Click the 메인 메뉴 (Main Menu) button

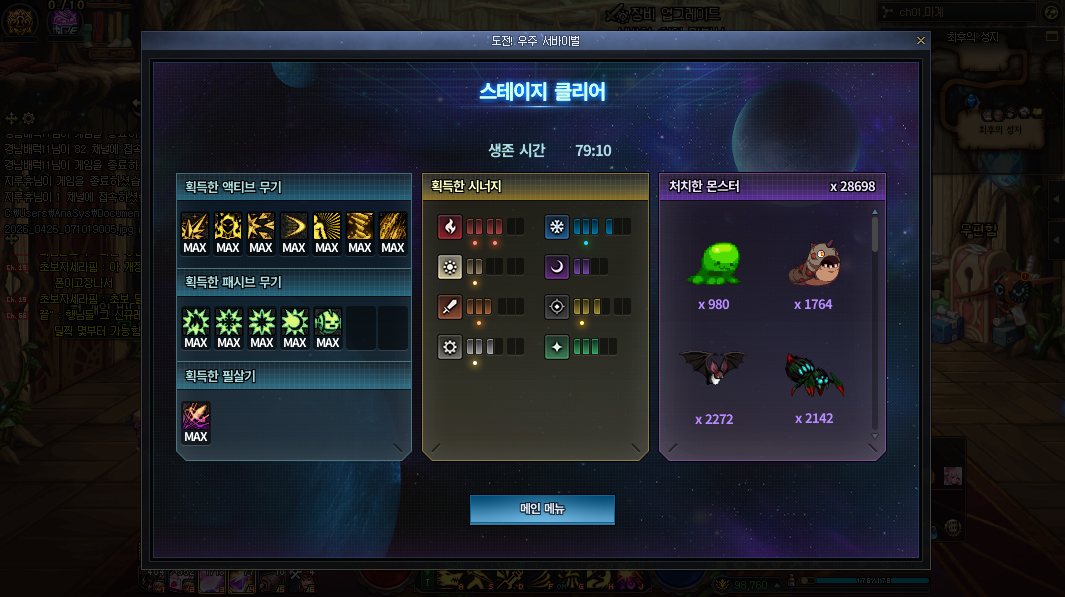[x=542, y=509]
